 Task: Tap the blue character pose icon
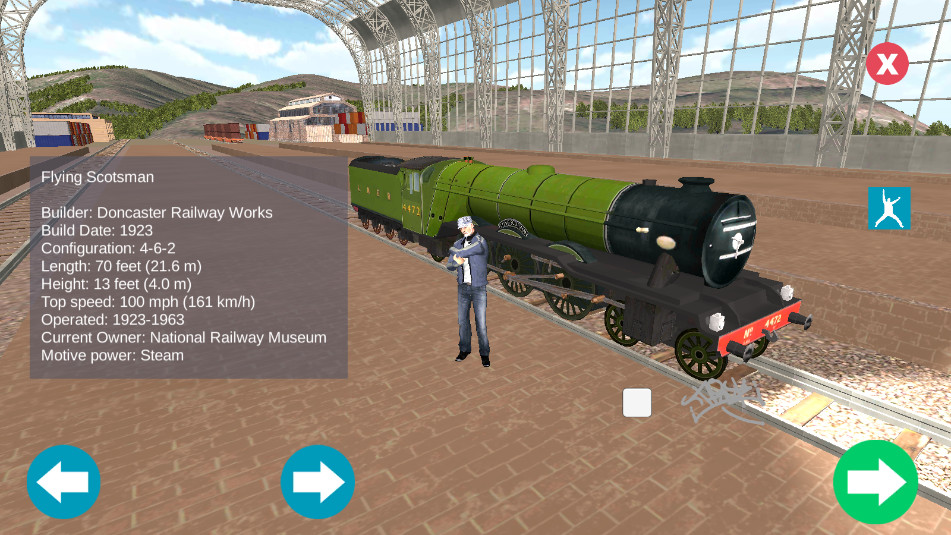[889, 208]
